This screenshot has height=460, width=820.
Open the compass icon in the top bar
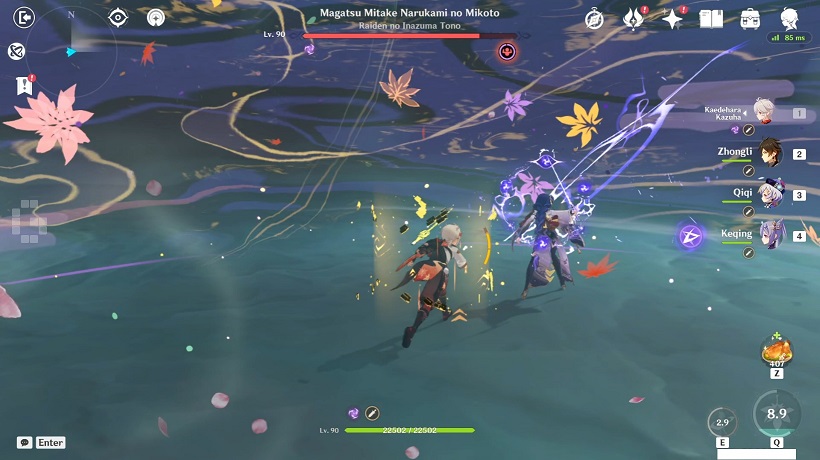pos(593,18)
